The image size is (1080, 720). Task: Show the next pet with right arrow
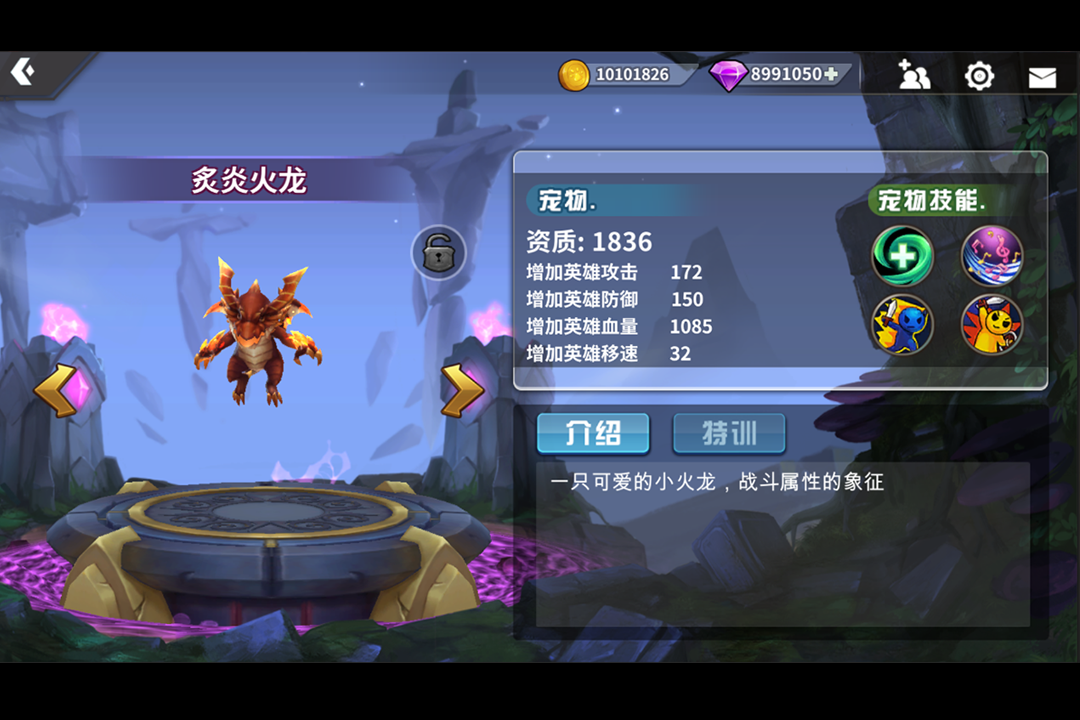pyautogui.click(x=463, y=390)
